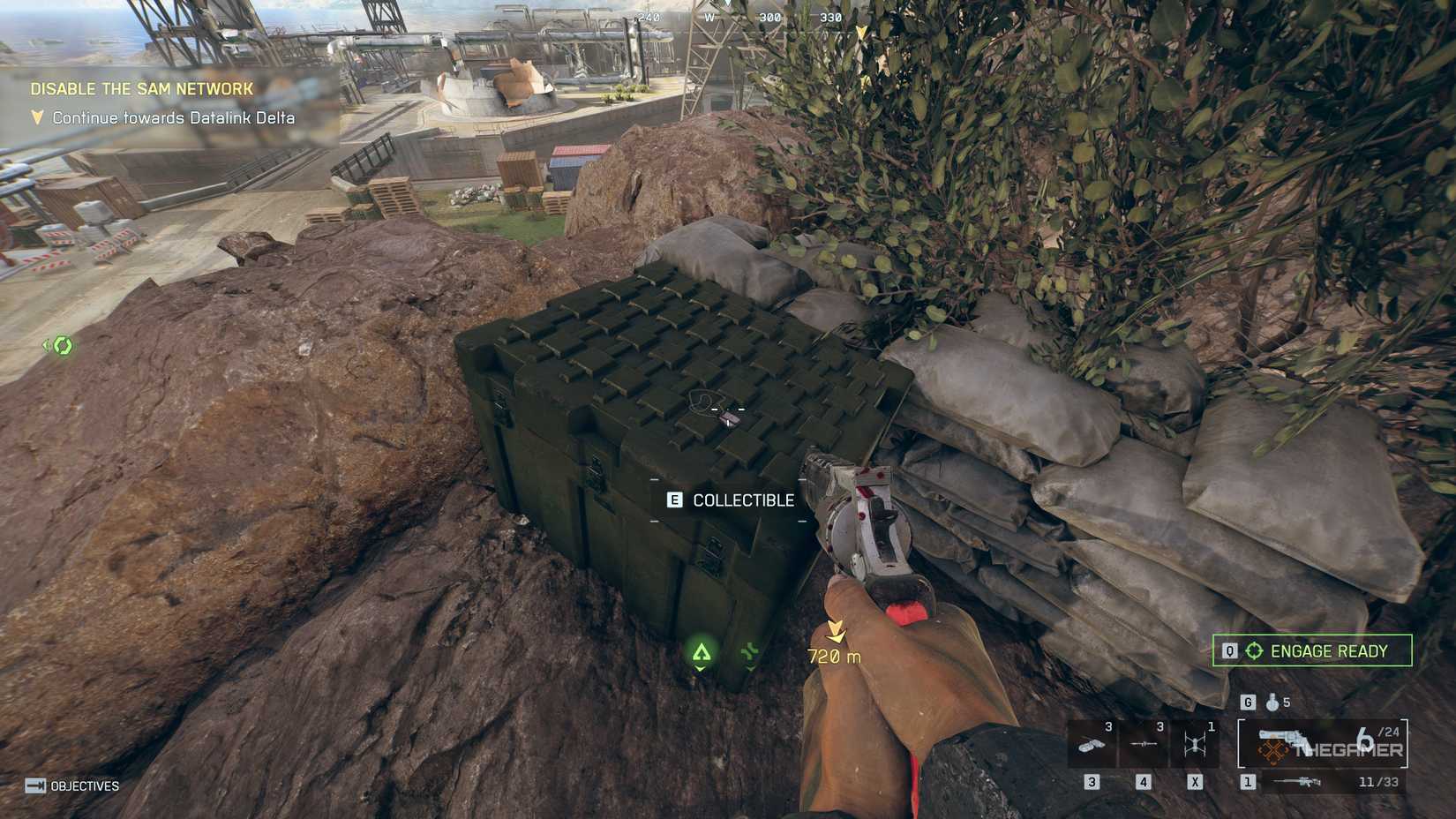Select the drone gadget icon bound to X
Image resolution: width=1456 pixels, height=819 pixels.
pos(1195,743)
